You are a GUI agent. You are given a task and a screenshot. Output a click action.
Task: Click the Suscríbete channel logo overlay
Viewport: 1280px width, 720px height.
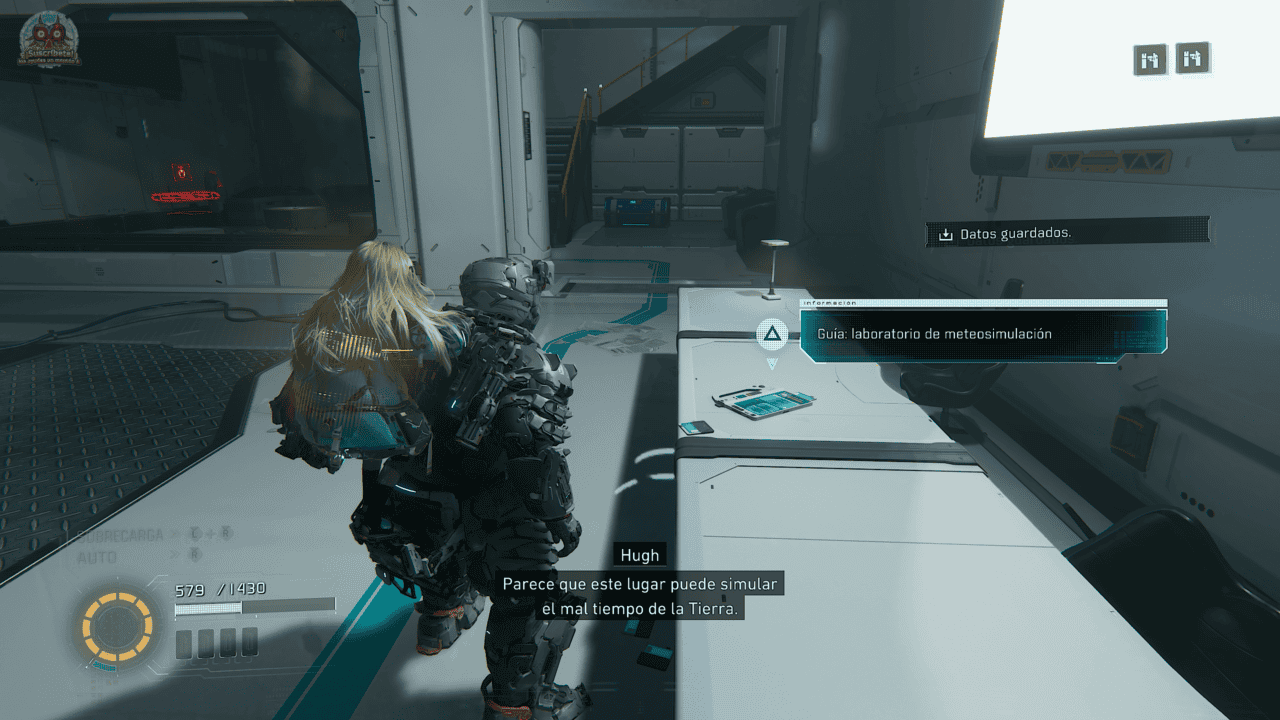(49, 40)
